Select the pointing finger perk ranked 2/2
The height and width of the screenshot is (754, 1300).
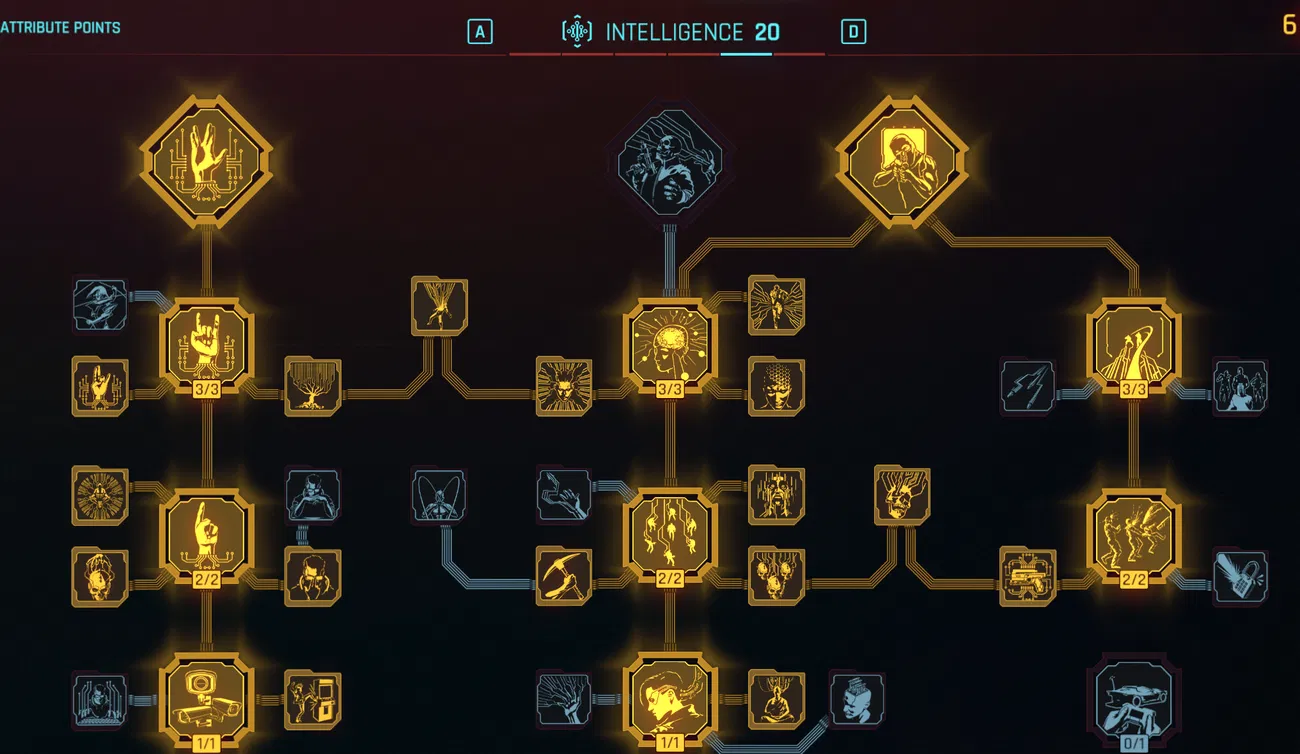(207, 535)
